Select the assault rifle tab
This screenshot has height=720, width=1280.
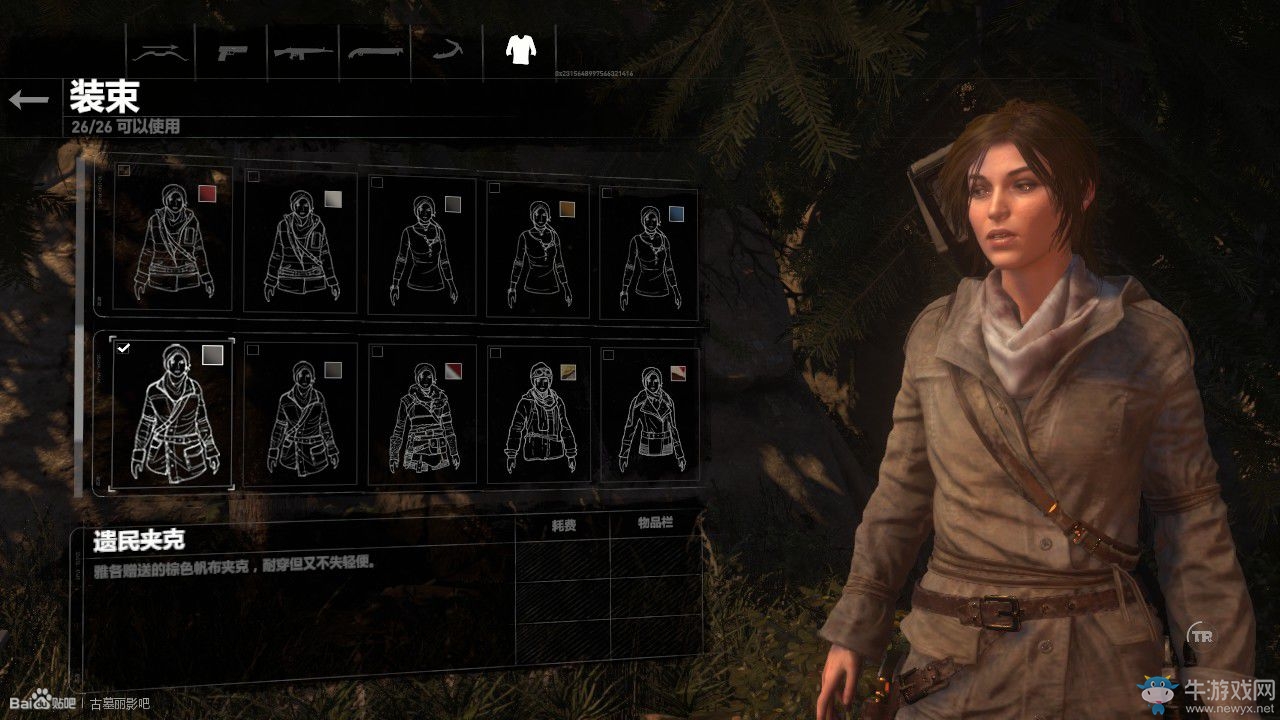(303, 50)
